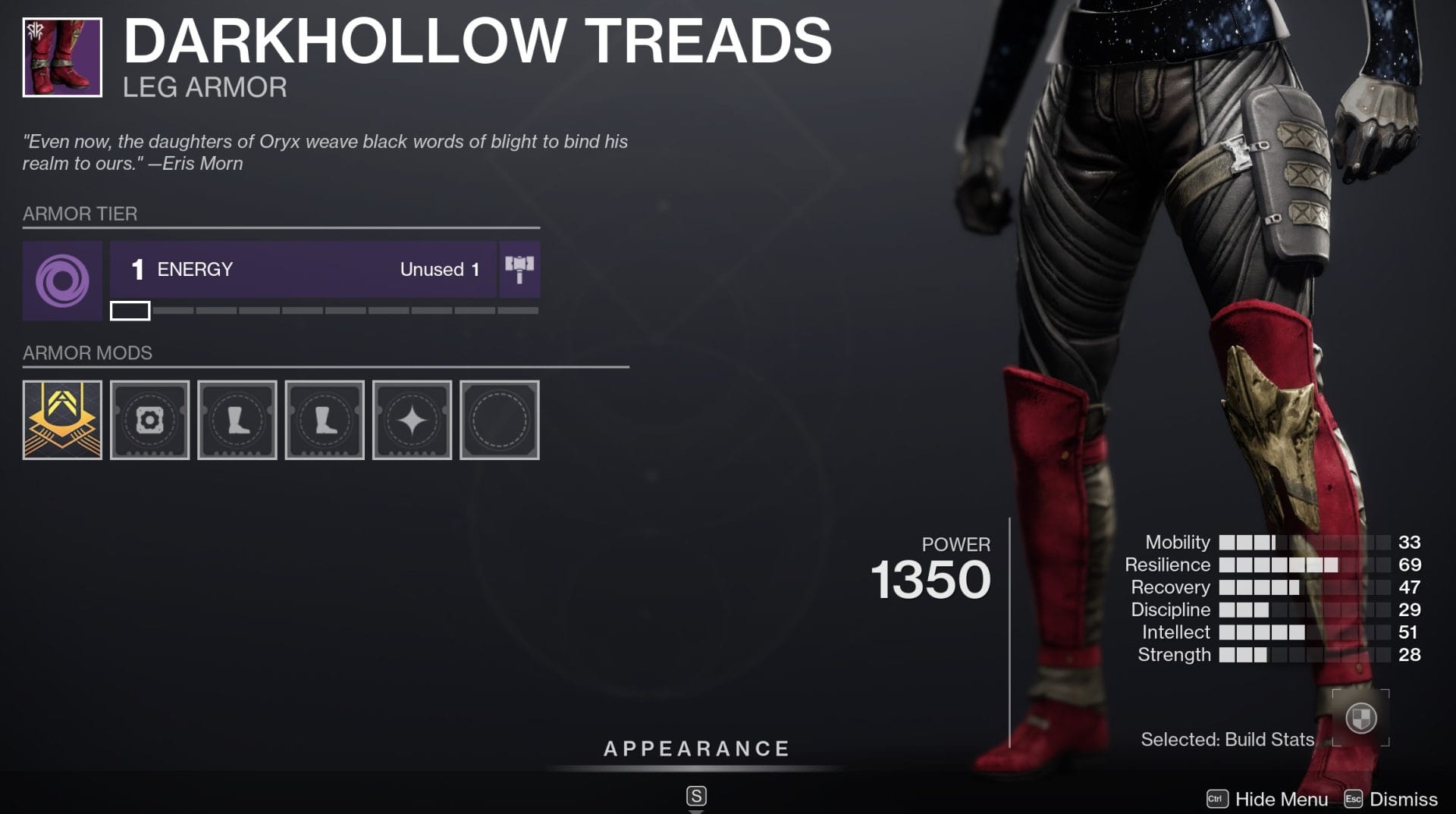
Task: Click the Unused 1 energy indicator
Action: [x=438, y=270]
